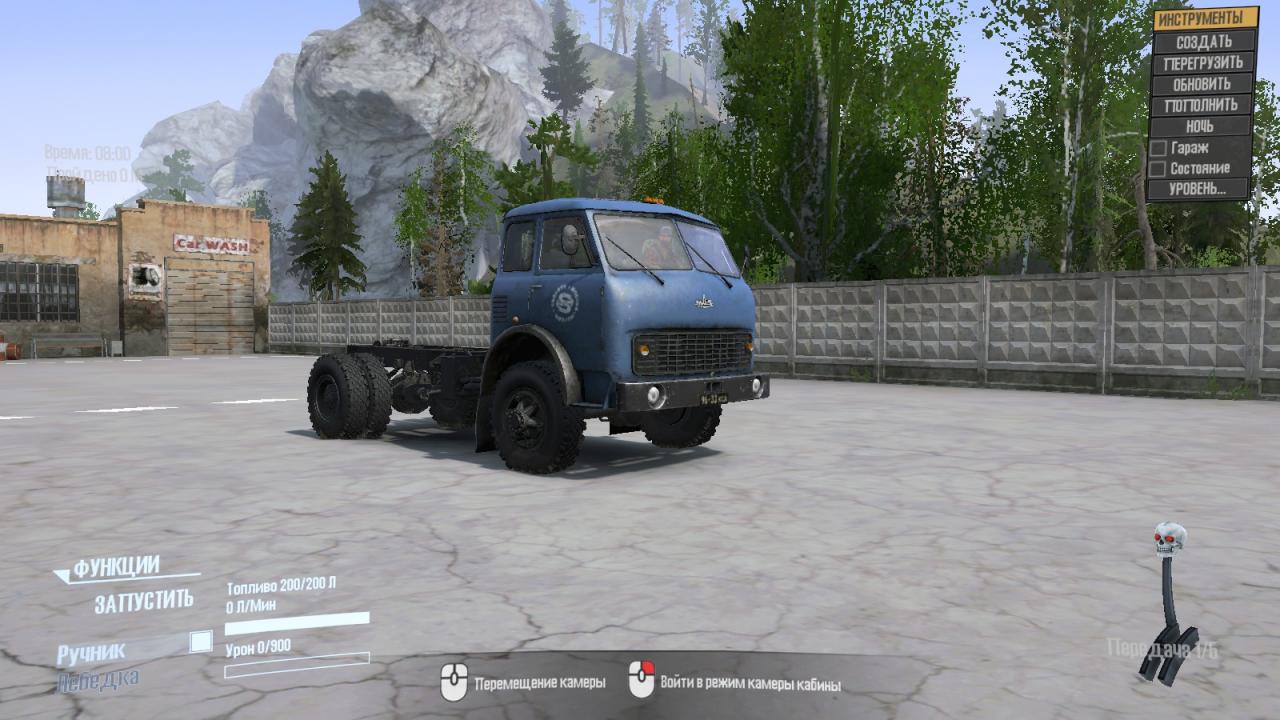Select the Лебедка winch function

pos(98,680)
